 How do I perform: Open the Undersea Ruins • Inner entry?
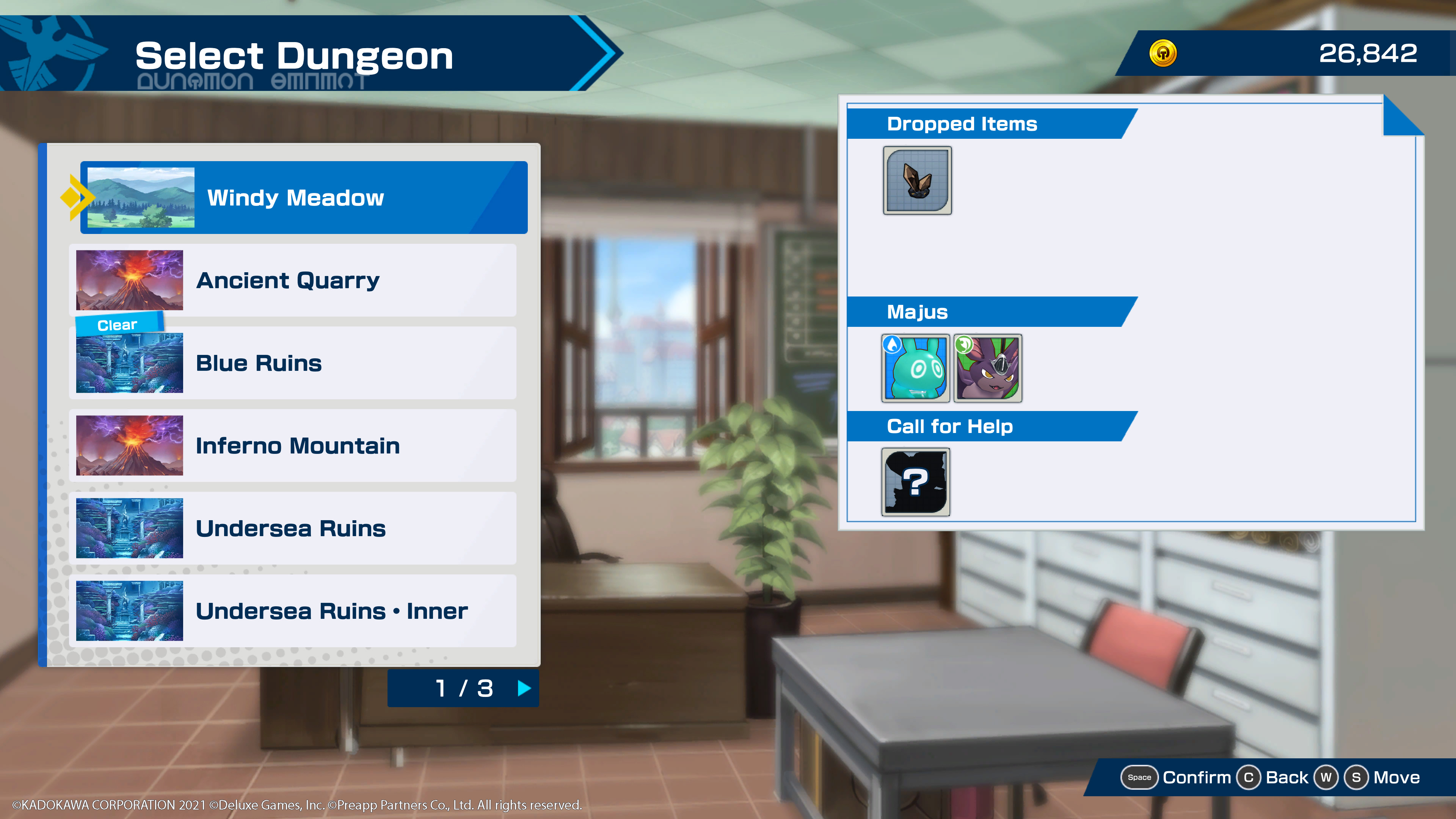(292, 611)
